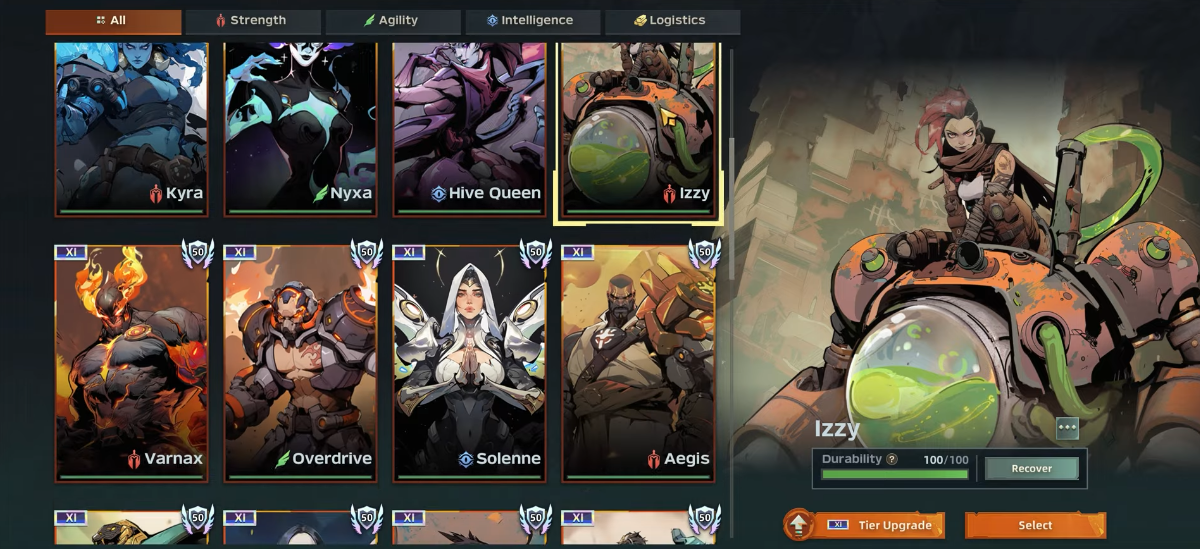
Task: Select the Kyra hero card
Action: (131, 127)
